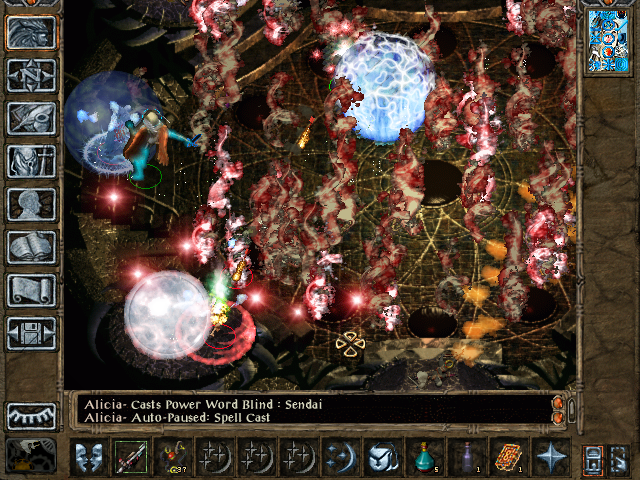The width and height of the screenshot is (640, 480).
Task: Open options via the floppy disk icon
Action: click(31, 333)
